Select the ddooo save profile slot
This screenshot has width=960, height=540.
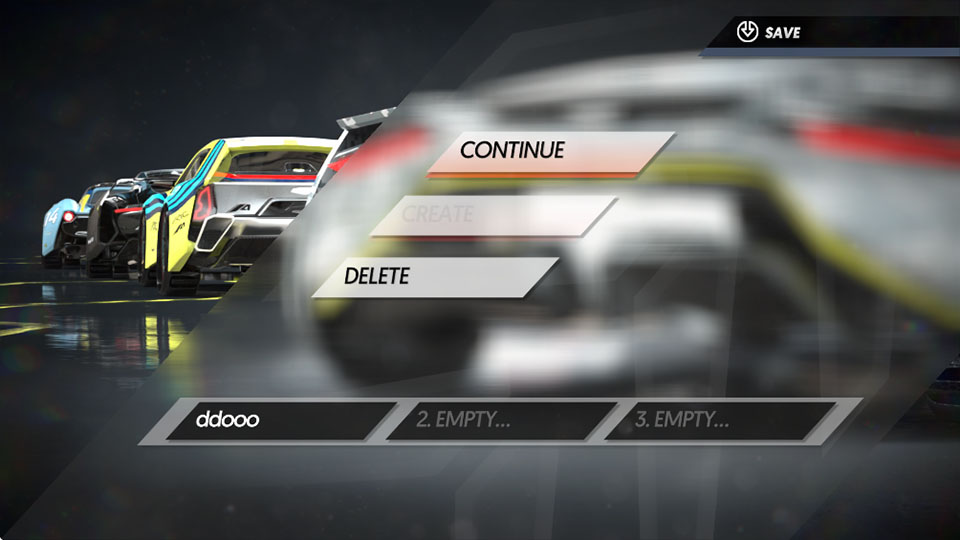tap(275, 420)
